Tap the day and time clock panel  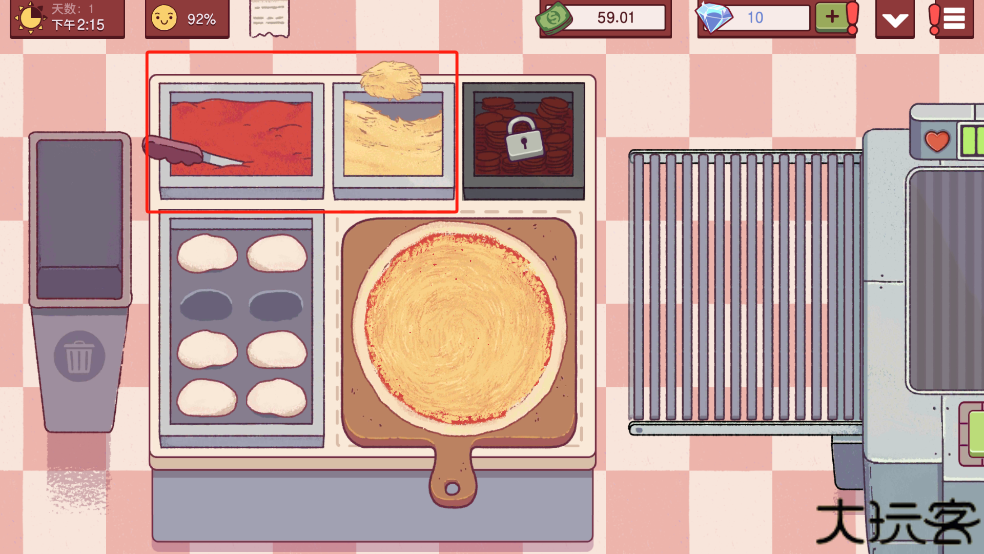(67, 18)
